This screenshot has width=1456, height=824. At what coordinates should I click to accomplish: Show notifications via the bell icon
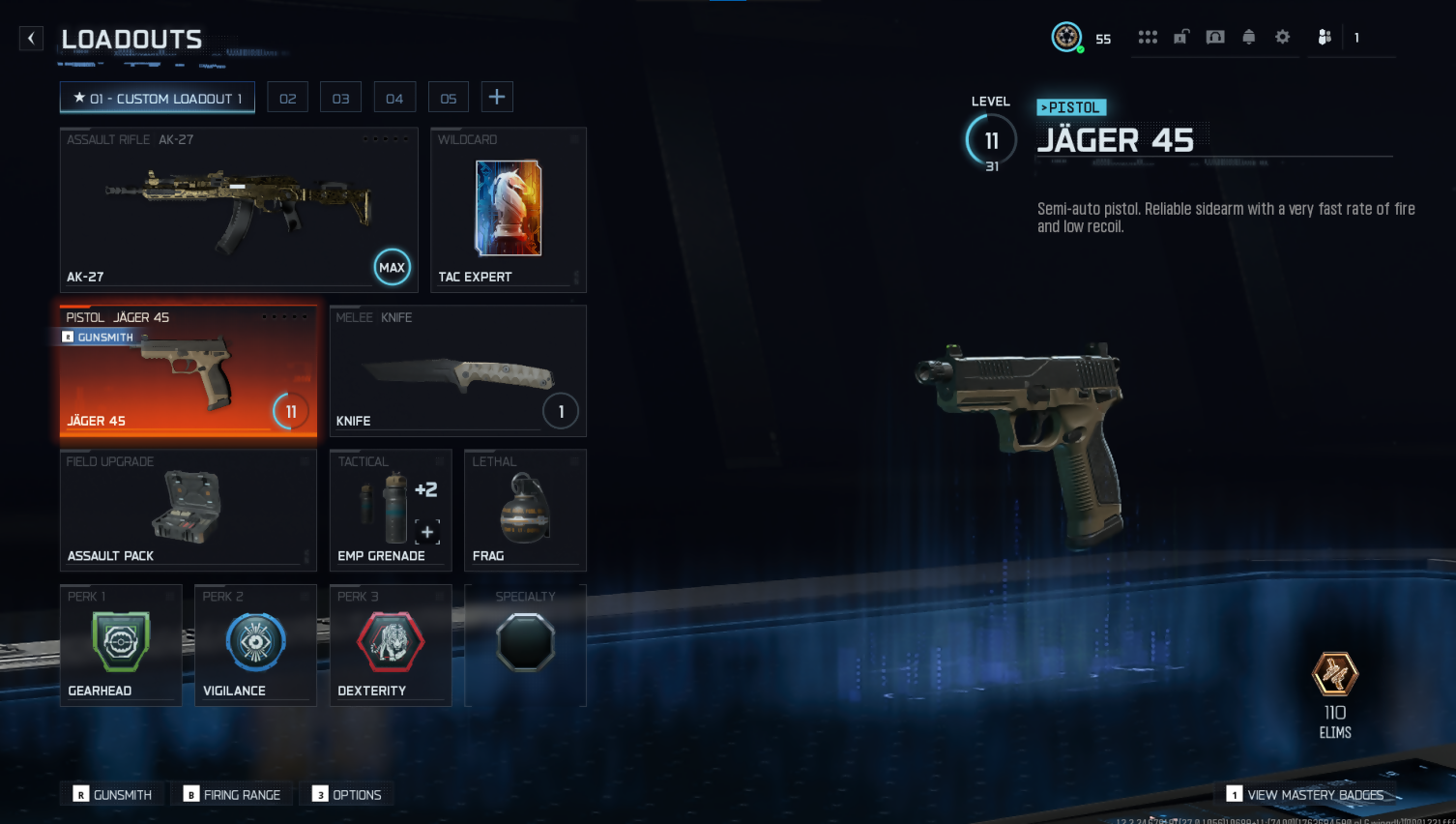coord(1249,37)
